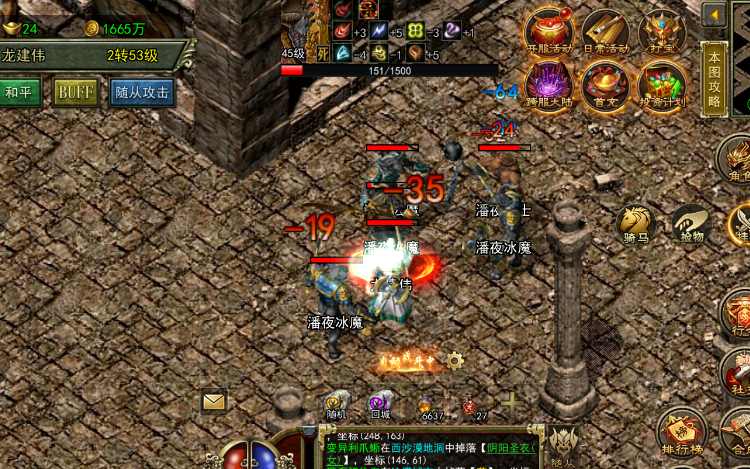The image size is (750, 469).
Task: Open the BUFF panel
Action: point(76,92)
